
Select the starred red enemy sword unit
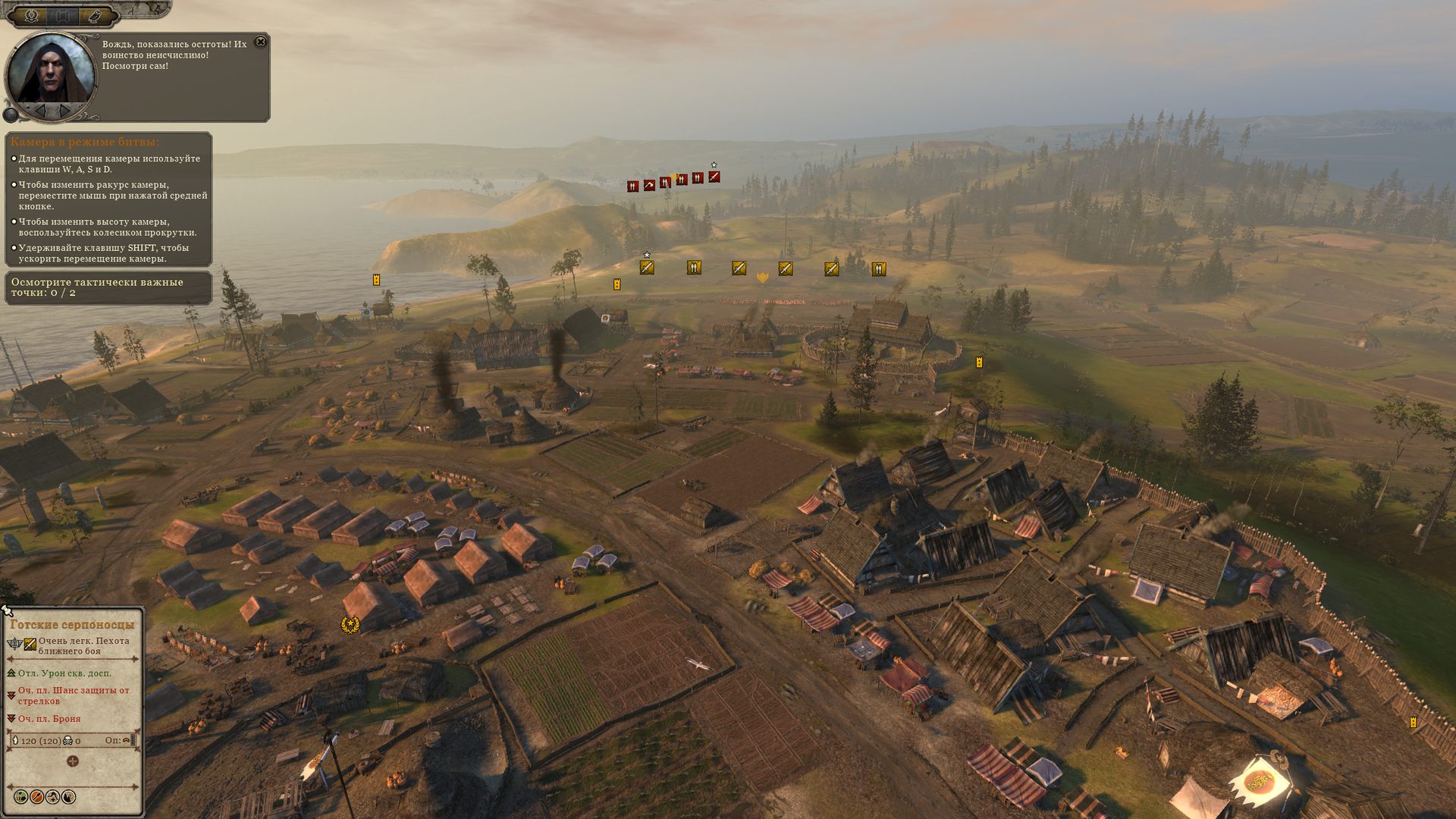coord(714,177)
